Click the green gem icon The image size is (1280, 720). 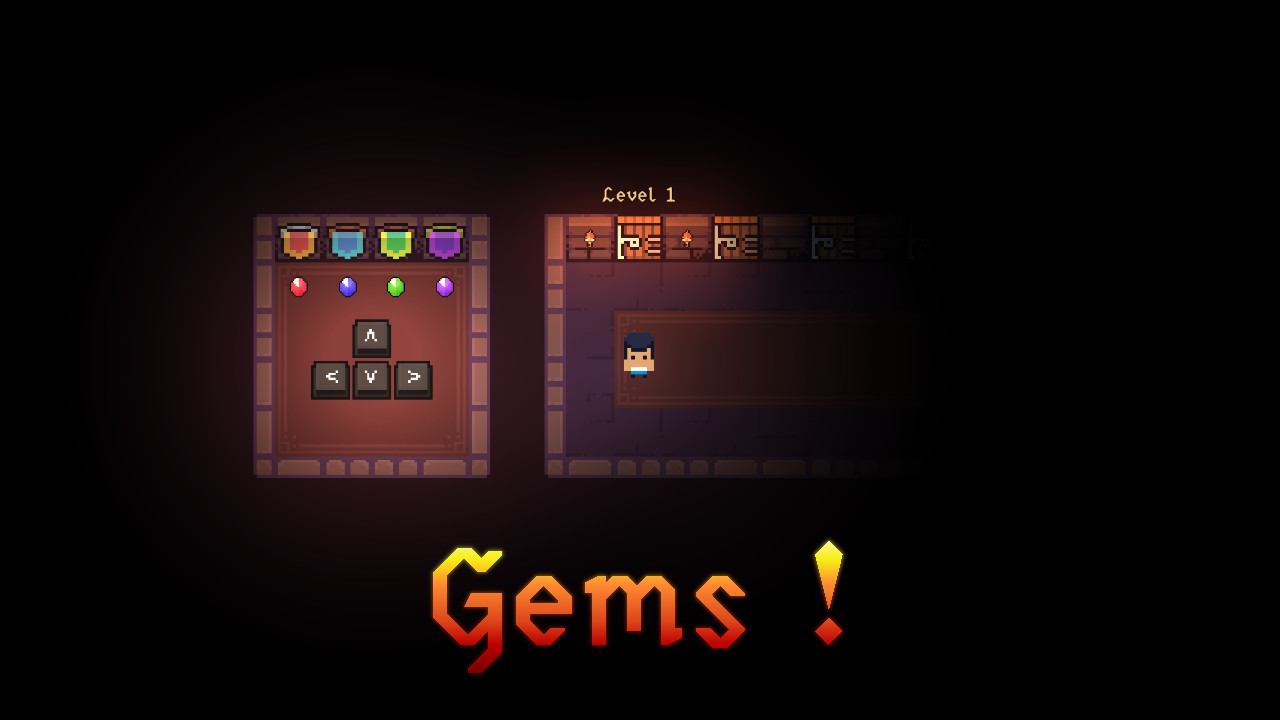click(397, 287)
